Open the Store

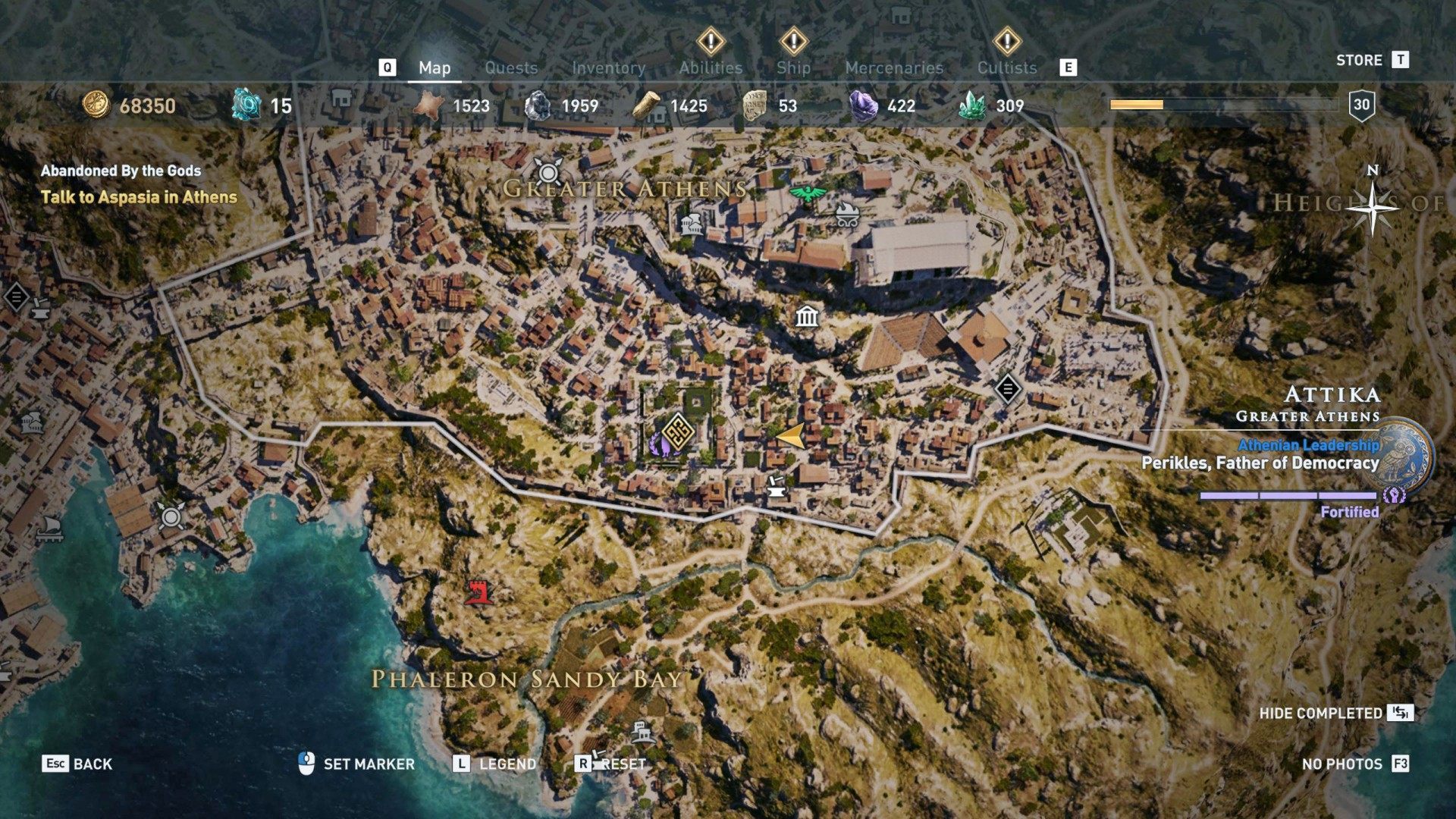[x=1360, y=60]
